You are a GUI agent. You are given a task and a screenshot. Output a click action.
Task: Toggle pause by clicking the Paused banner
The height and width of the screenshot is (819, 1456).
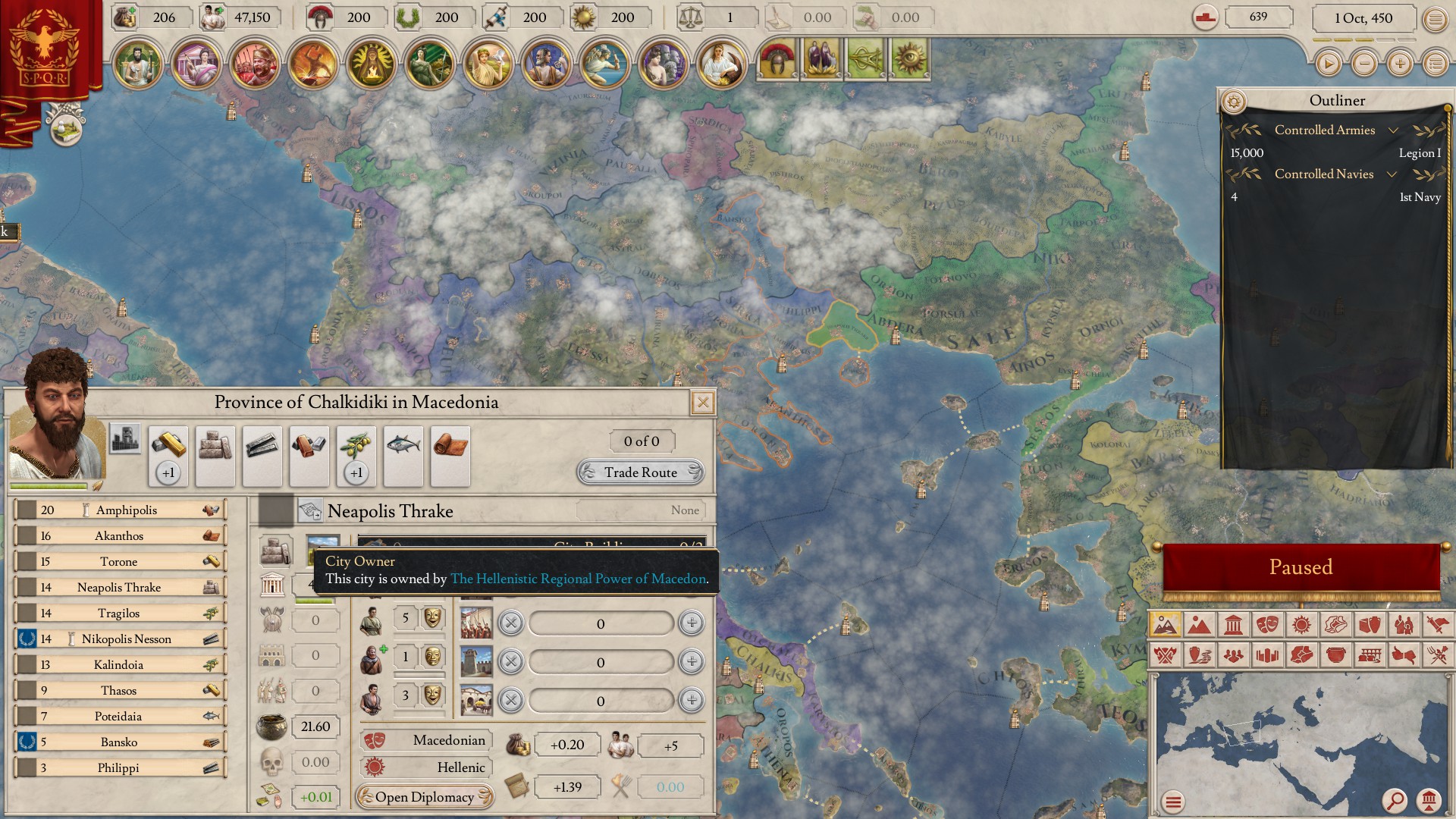point(1301,566)
